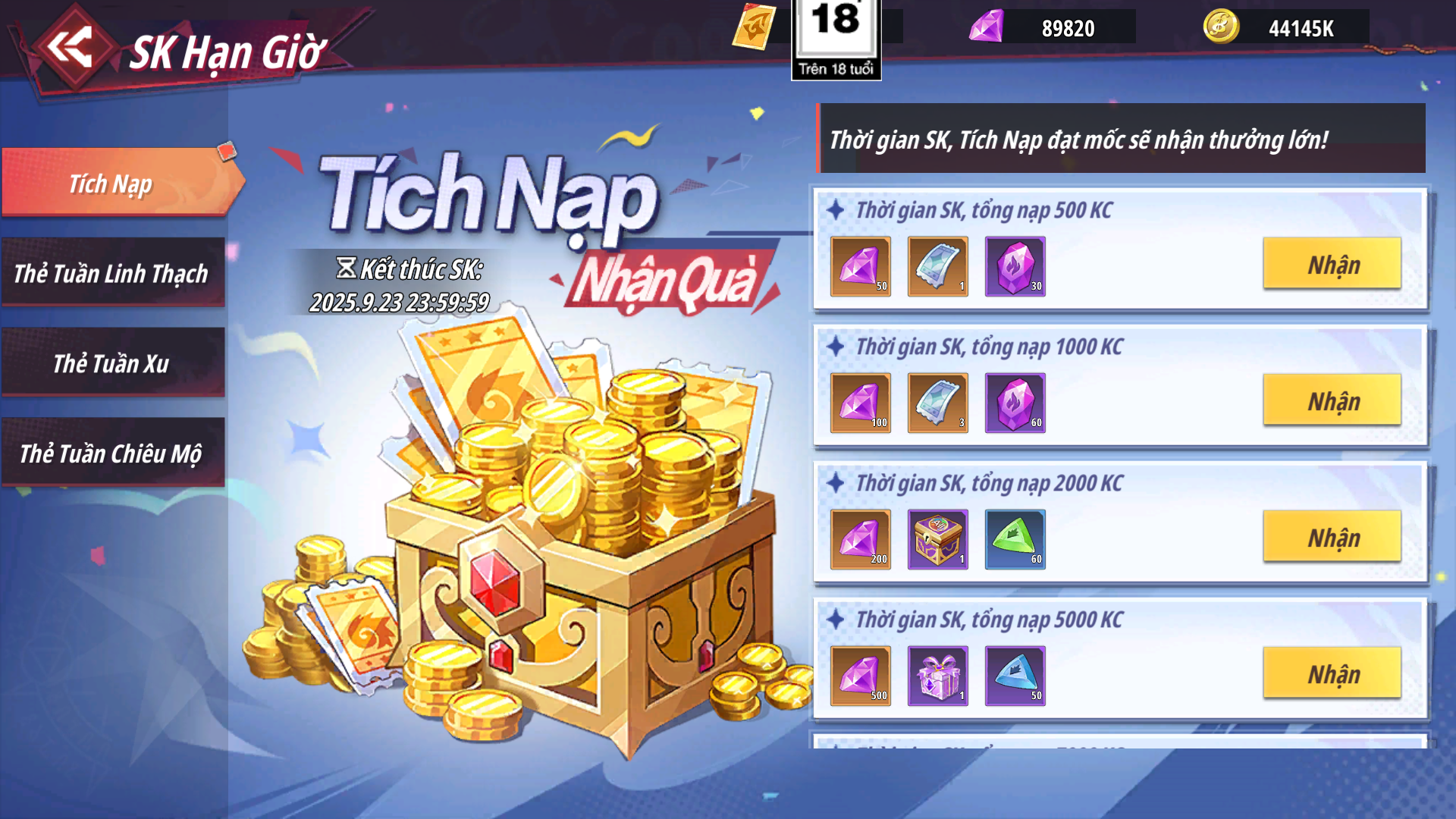
Task: Receive the 5000 KC recharge reward
Action: 1332,673
